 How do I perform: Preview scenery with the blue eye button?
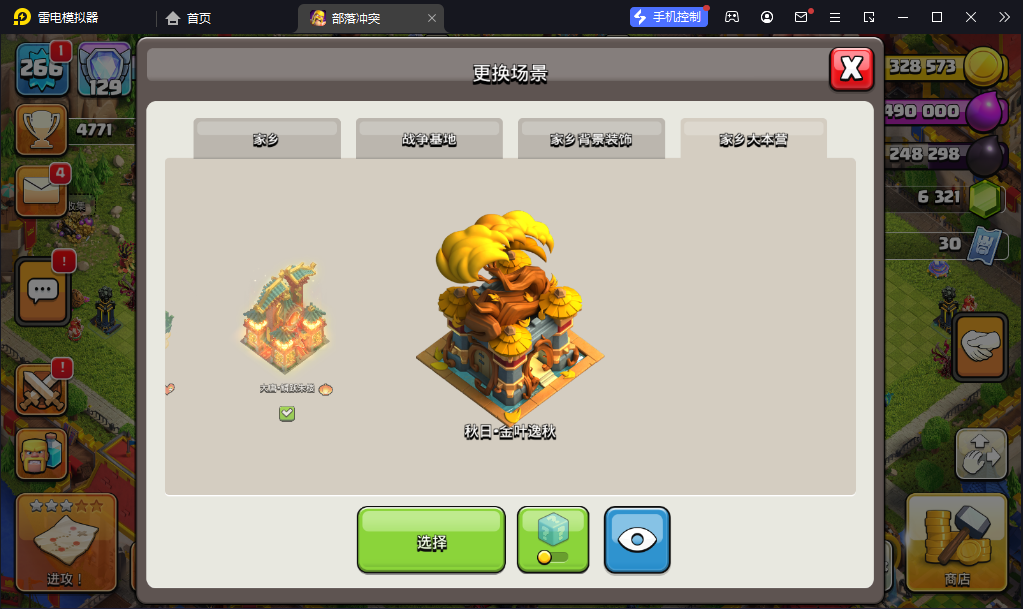pyautogui.click(x=637, y=540)
